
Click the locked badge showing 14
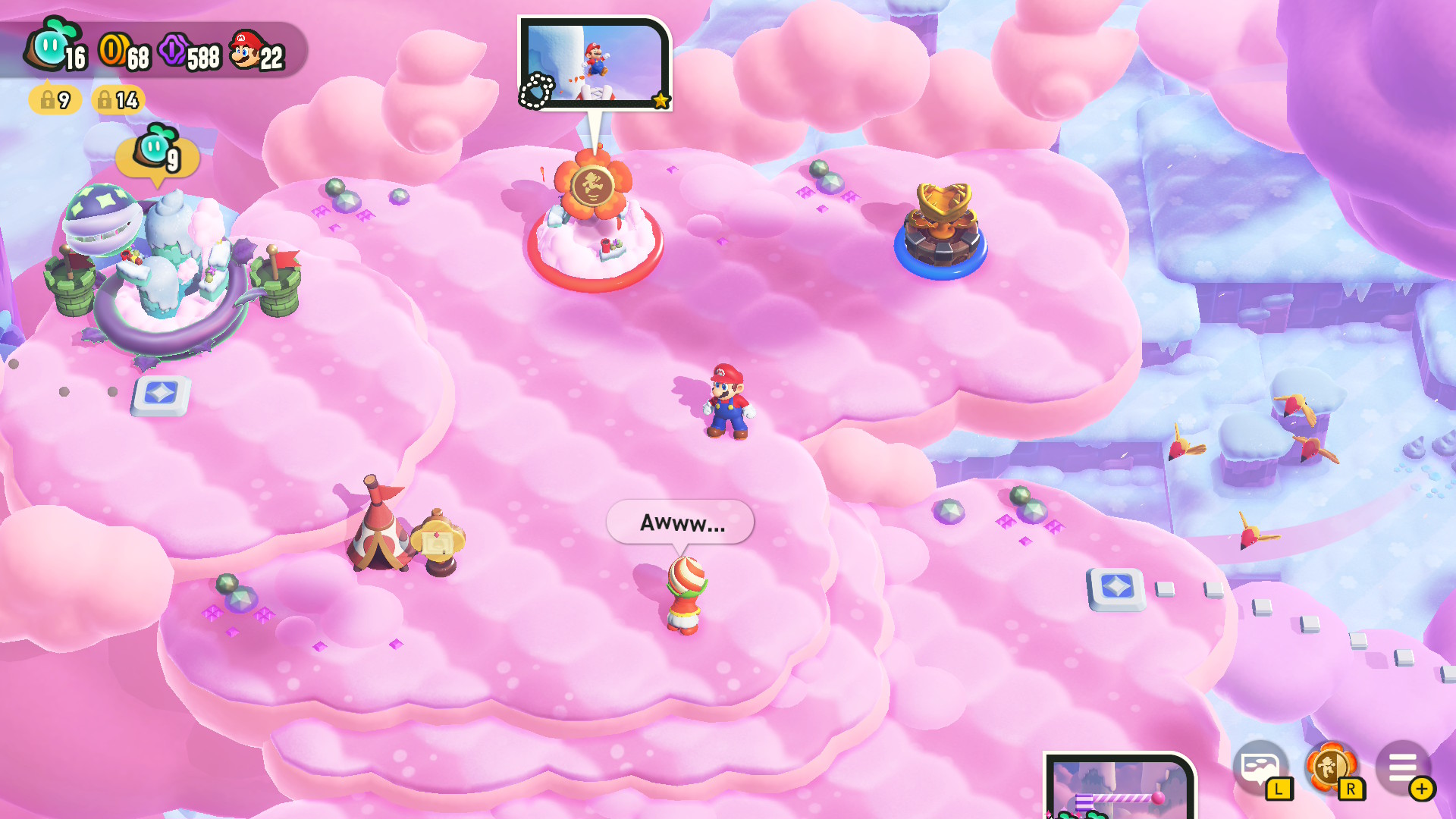(x=118, y=99)
